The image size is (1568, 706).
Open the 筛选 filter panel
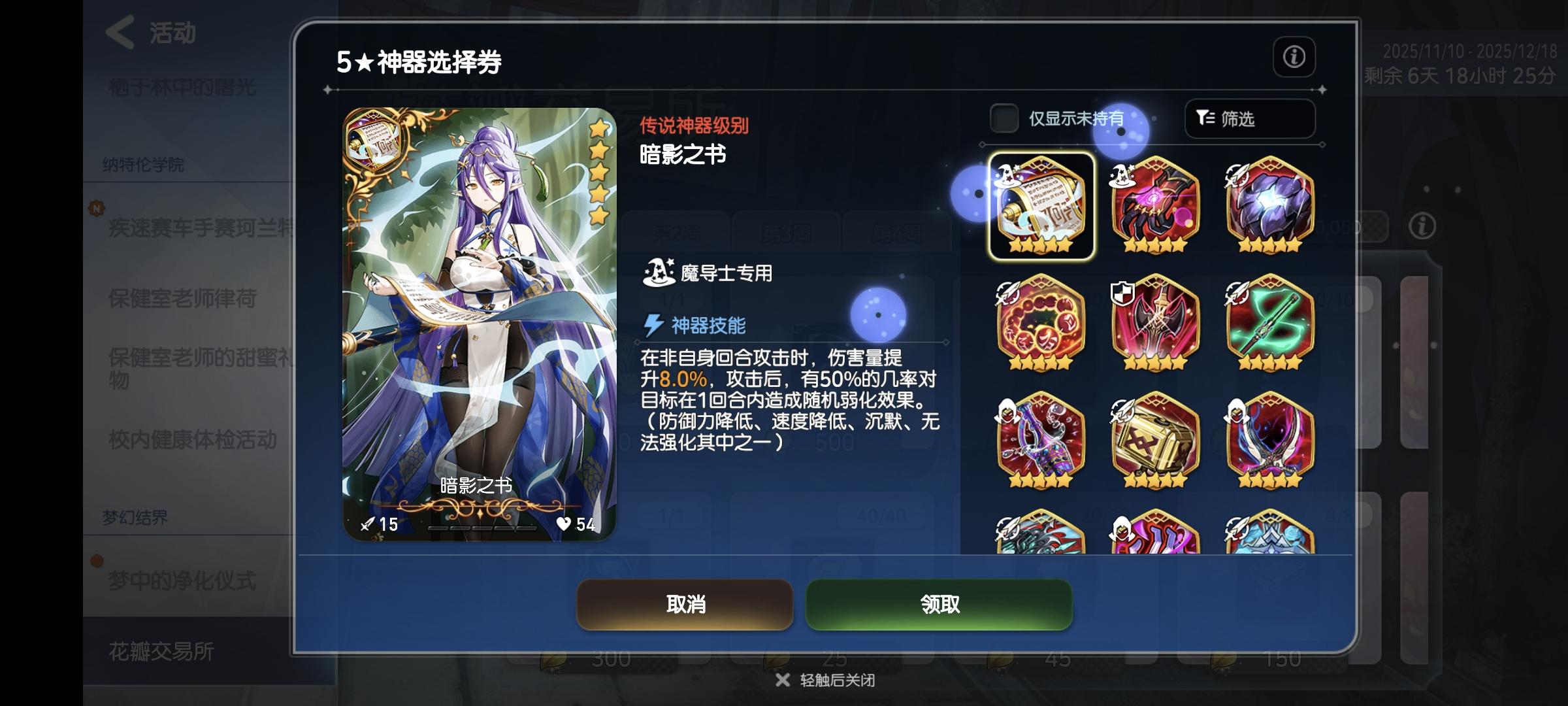[1249, 120]
